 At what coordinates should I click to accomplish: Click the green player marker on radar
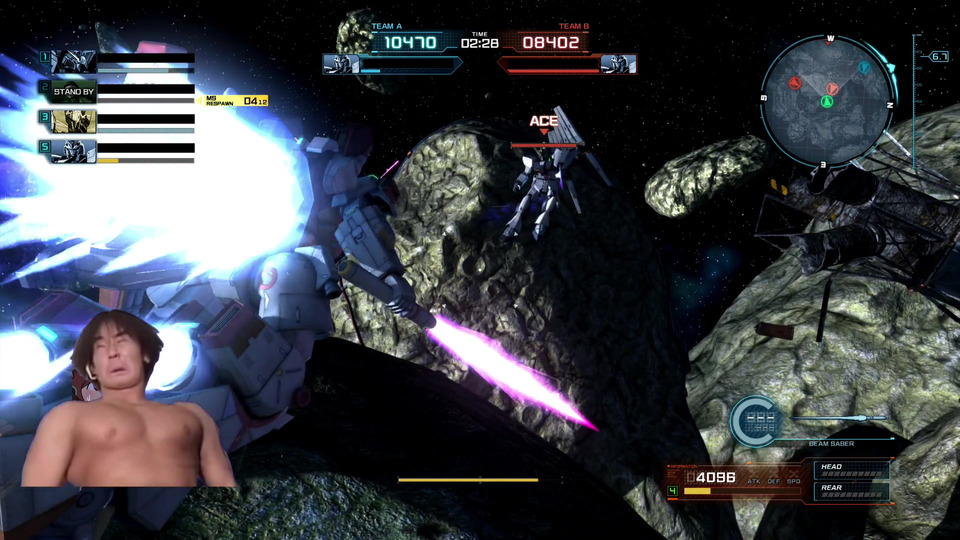(x=827, y=102)
